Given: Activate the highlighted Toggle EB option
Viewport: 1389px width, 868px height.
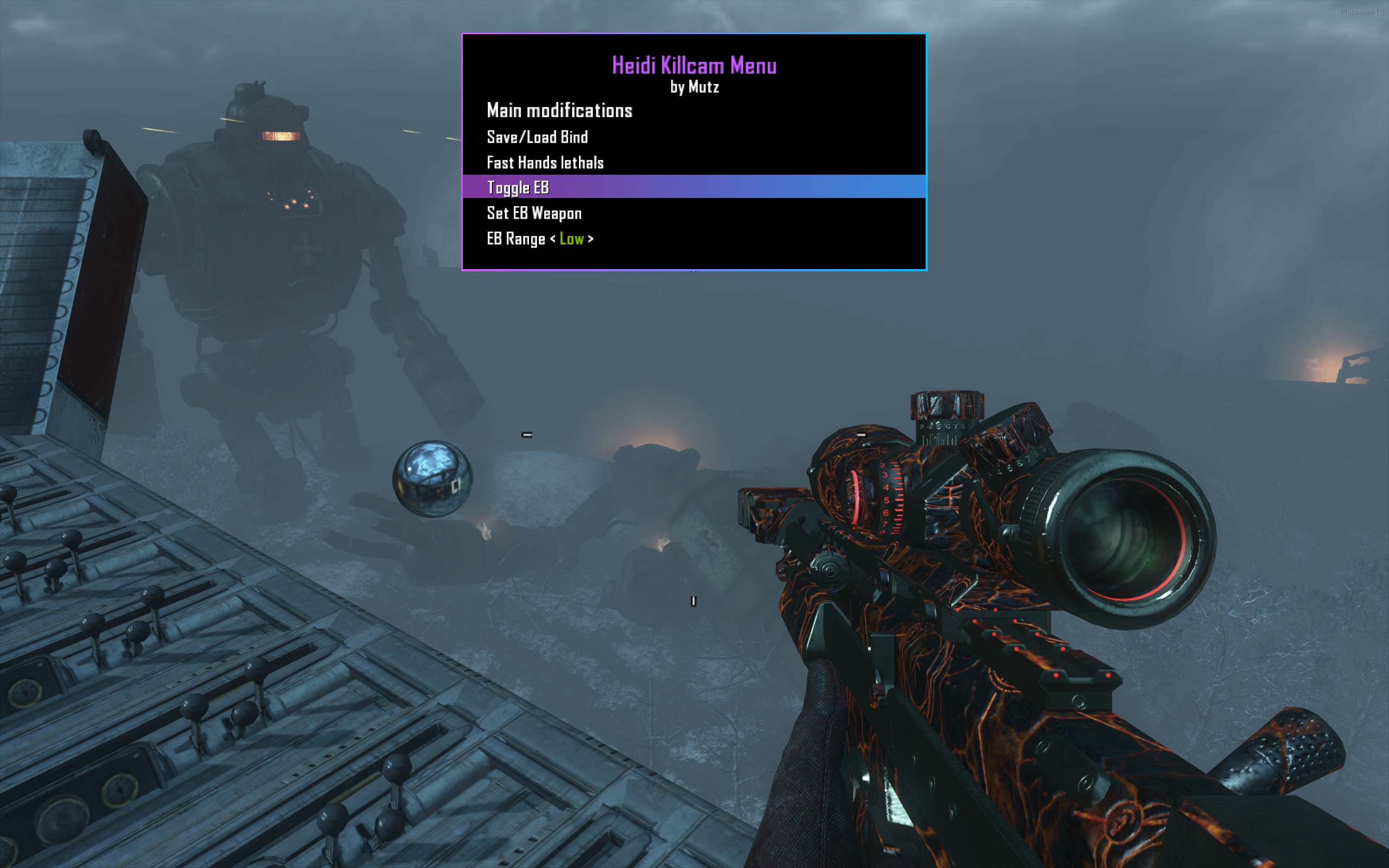Looking at the screenshot, I should (x=518, y=188).
